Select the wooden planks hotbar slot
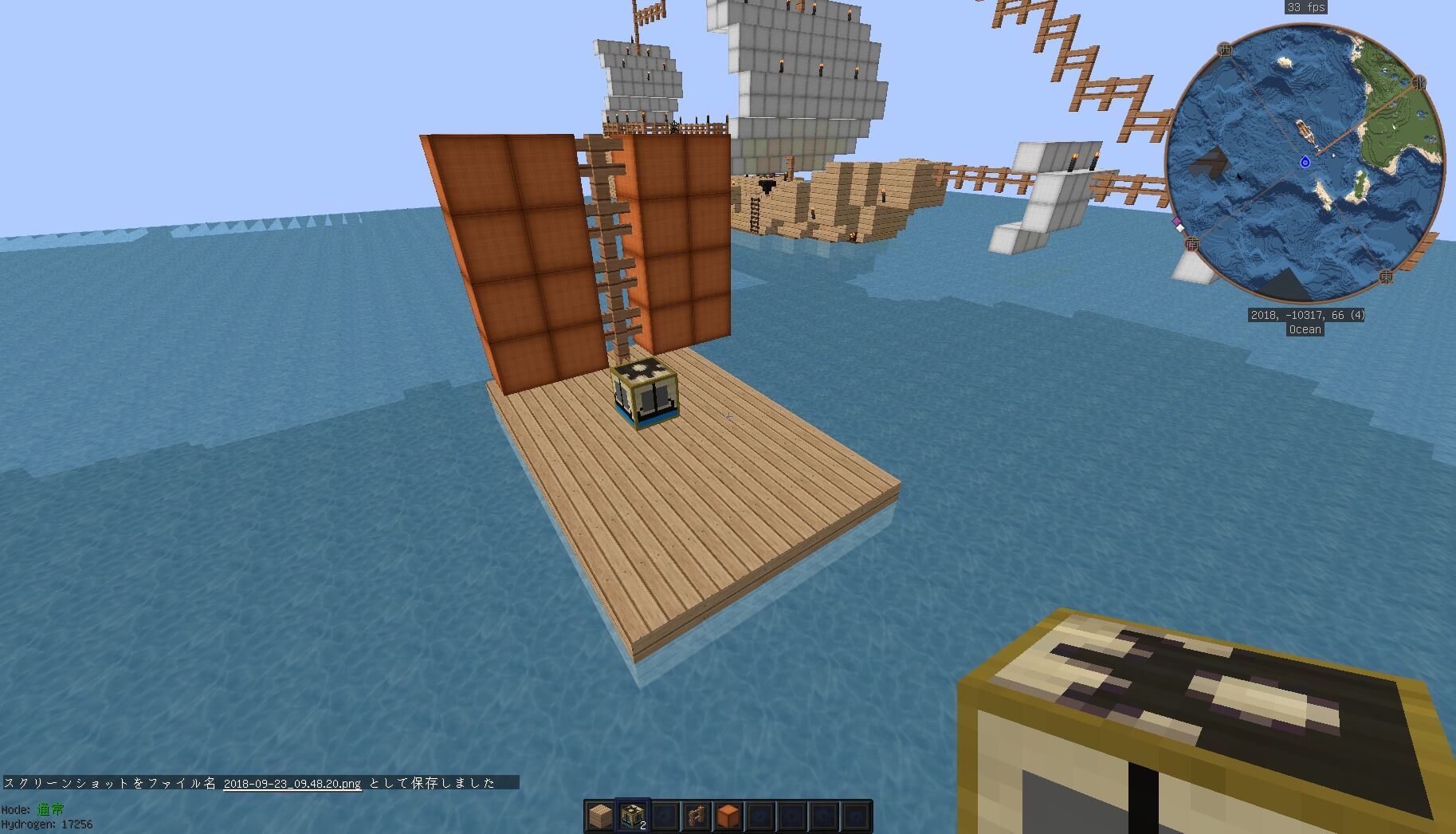Screen dimensions: 1456x834 click(x=601, y=816)
